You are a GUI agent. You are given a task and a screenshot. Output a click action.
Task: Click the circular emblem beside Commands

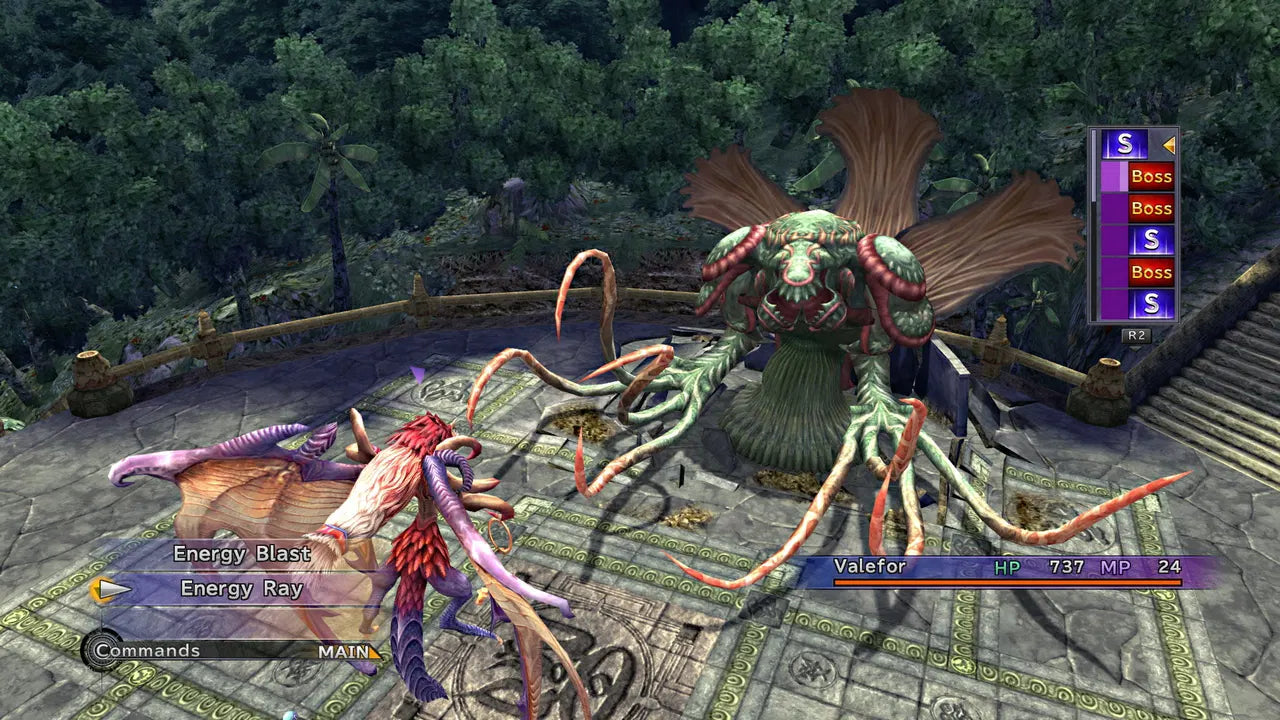pos(102,650)
